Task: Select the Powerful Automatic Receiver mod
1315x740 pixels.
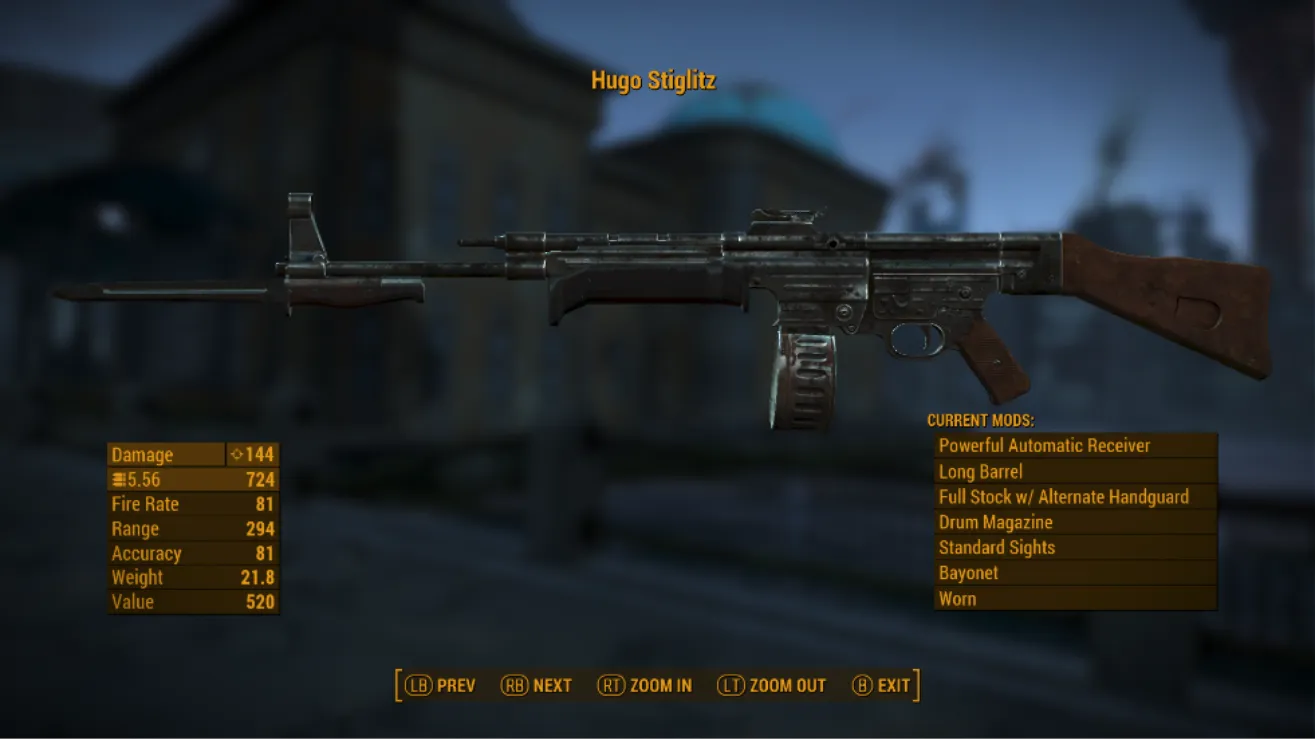Action: pos(1044,446)
